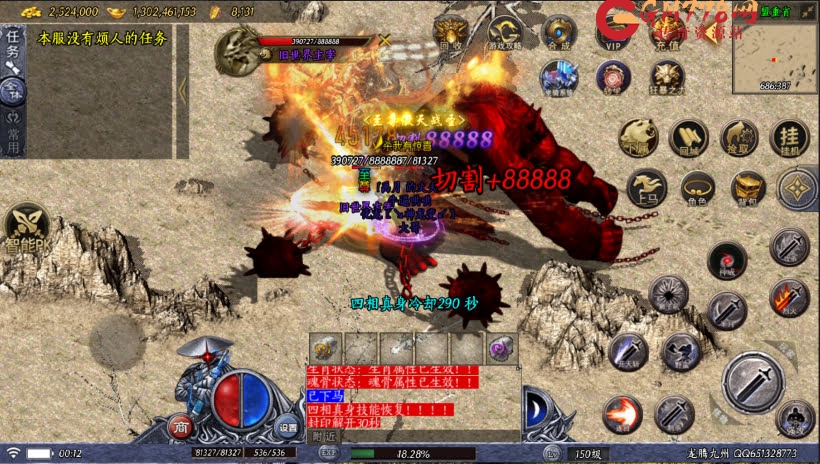Toggle the 智能PK mode button
The image size is (820, 464).
(27, 230)
